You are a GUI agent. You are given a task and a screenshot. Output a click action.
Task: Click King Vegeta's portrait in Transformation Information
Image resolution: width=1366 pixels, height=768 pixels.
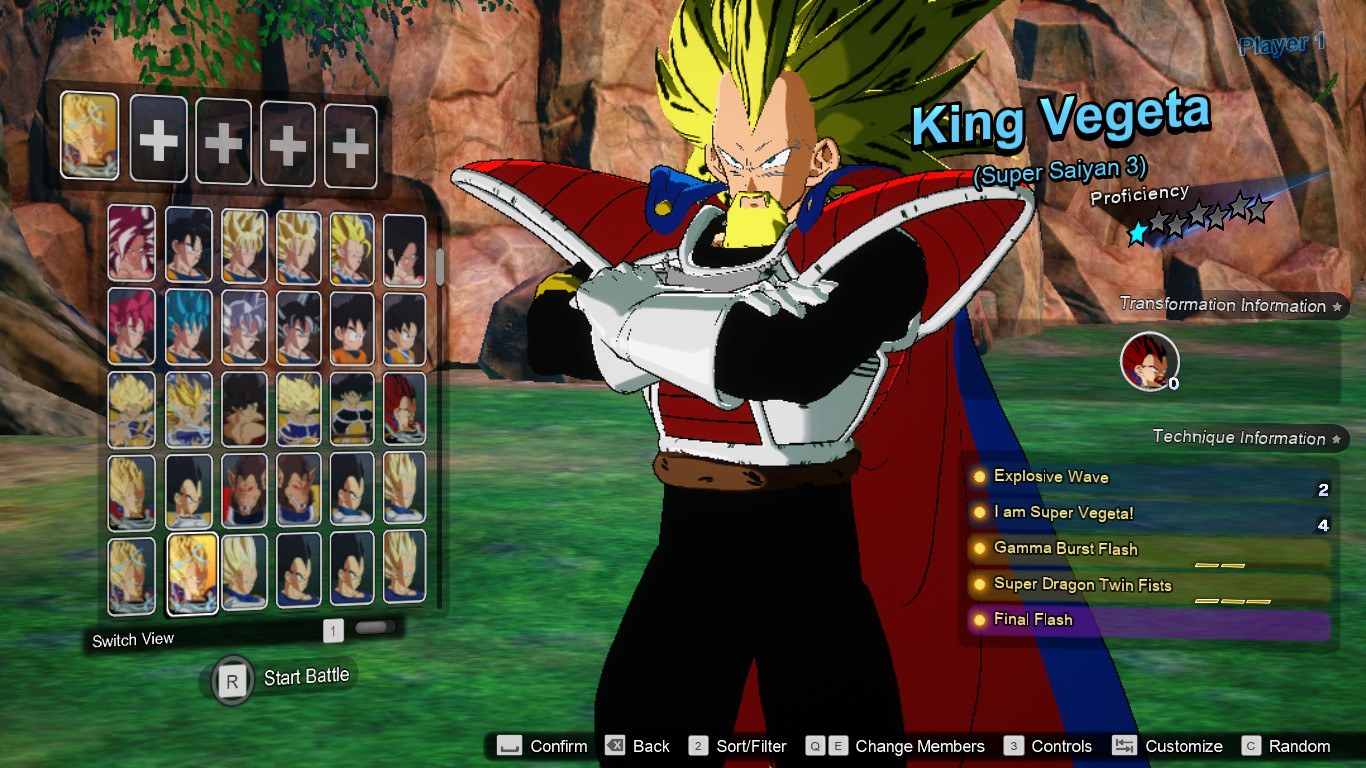click(x=1148, y=362)
